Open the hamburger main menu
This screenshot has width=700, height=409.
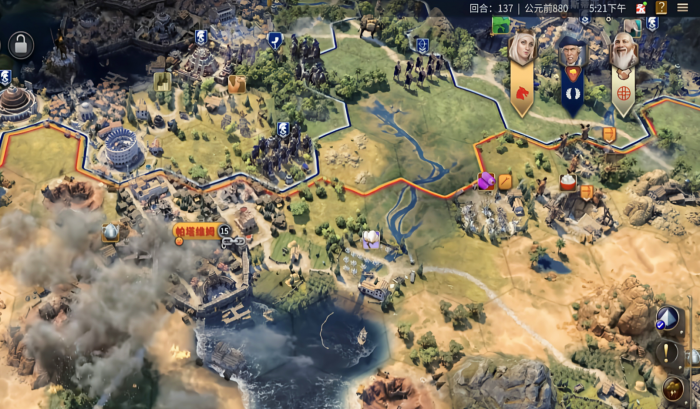pyautogui.click(x=682, y=7)
